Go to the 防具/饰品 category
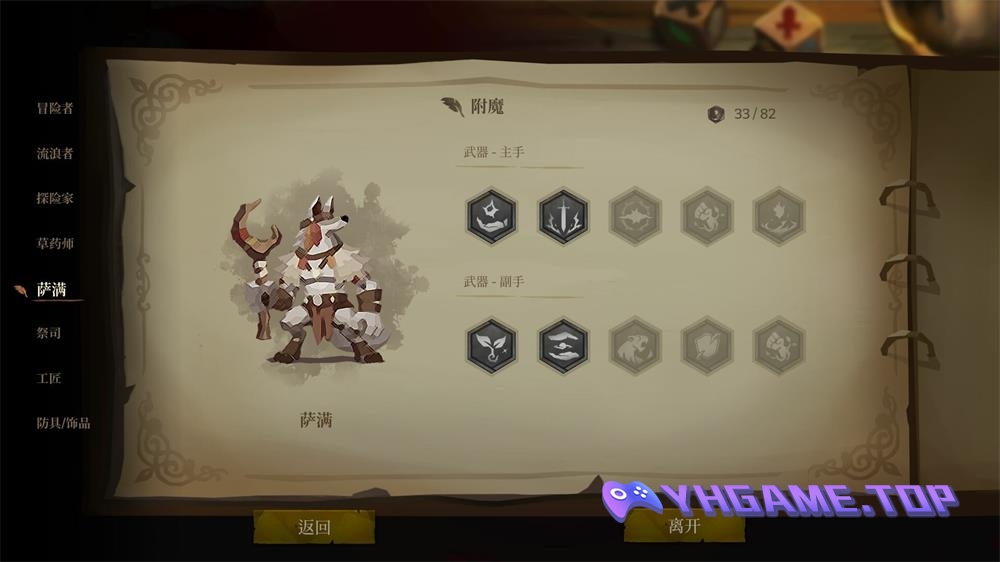 tap(63, 423)
